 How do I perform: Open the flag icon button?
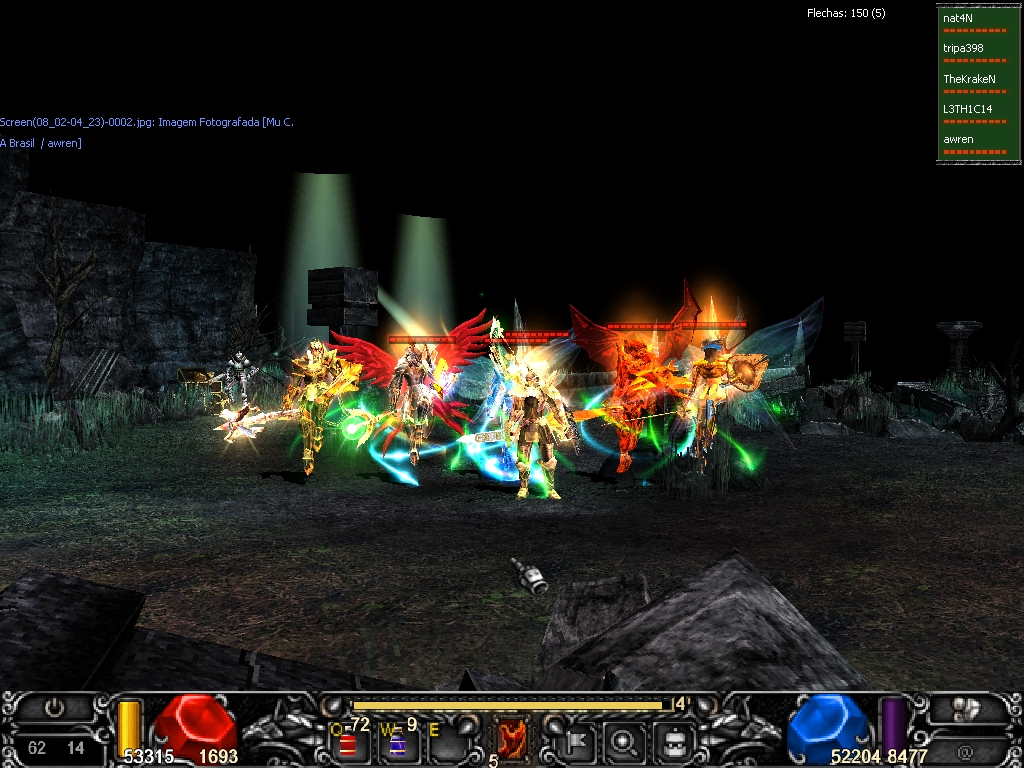pyautogui.click(x=578, y=743)
